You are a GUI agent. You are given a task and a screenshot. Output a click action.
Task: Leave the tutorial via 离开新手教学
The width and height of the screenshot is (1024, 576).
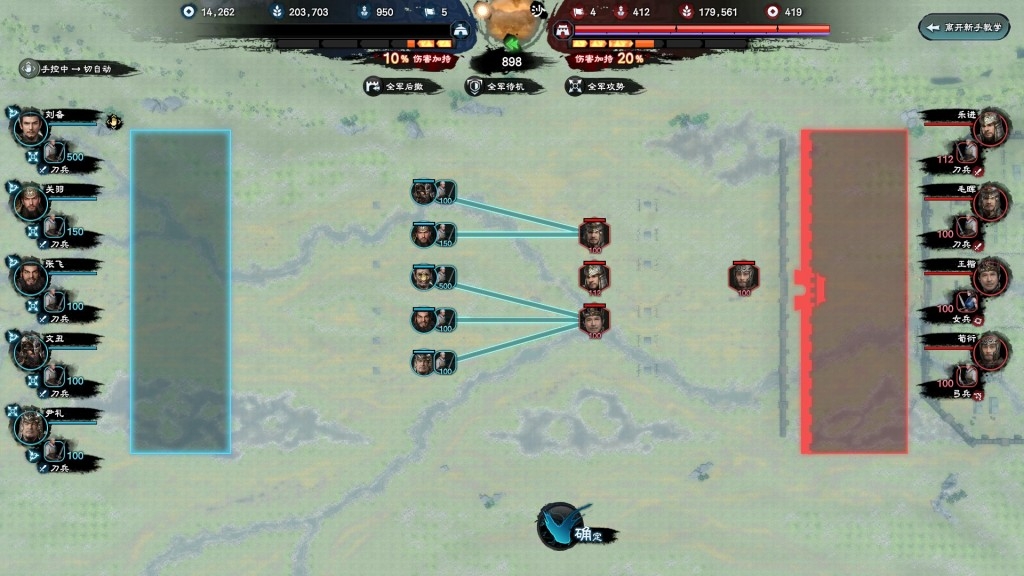(963, 27)
